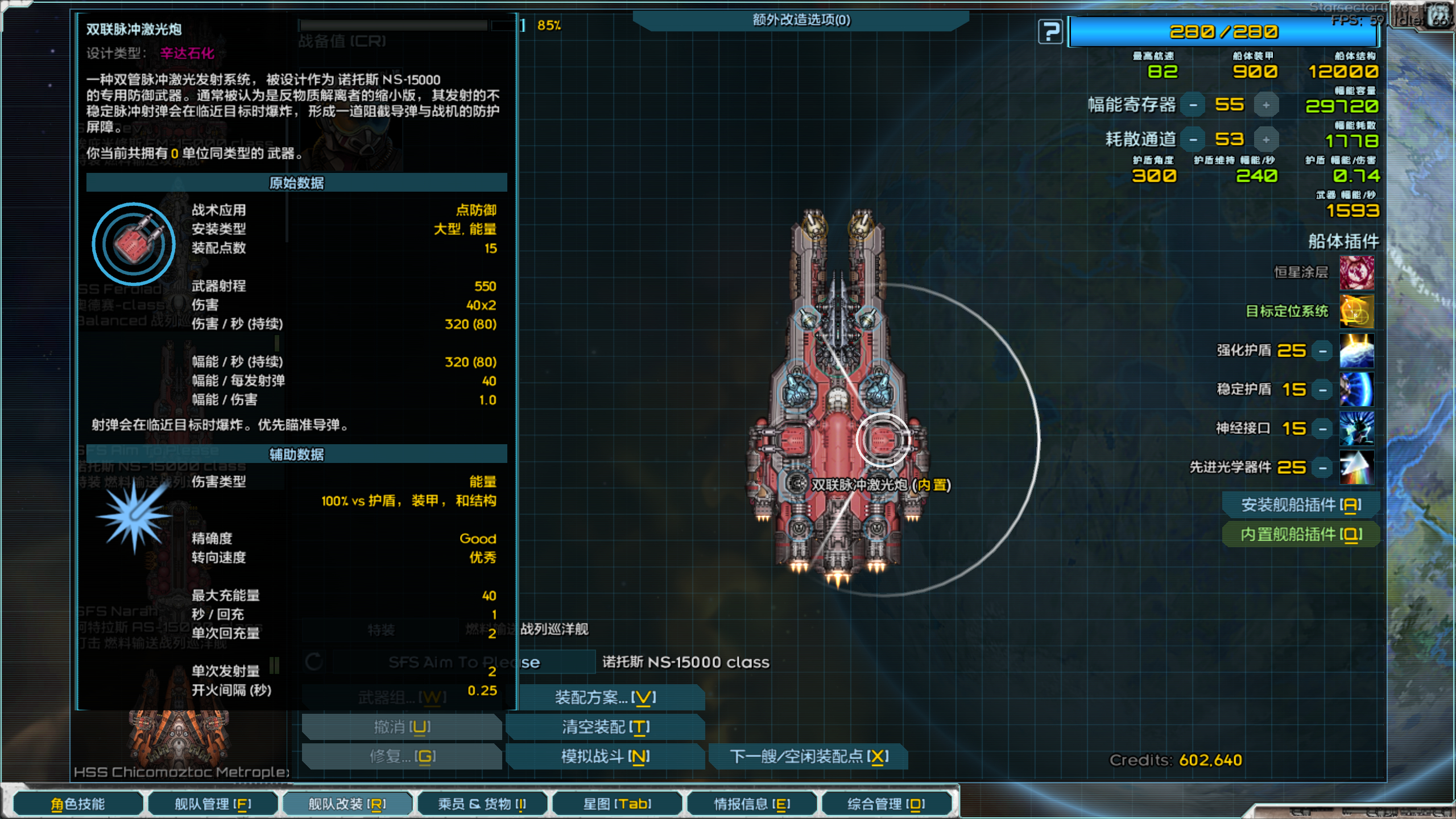This screenshot has height=819, width=1456.
Task: Start 模拟战斗 simulation battle
Action: click(x=605, y=756)
